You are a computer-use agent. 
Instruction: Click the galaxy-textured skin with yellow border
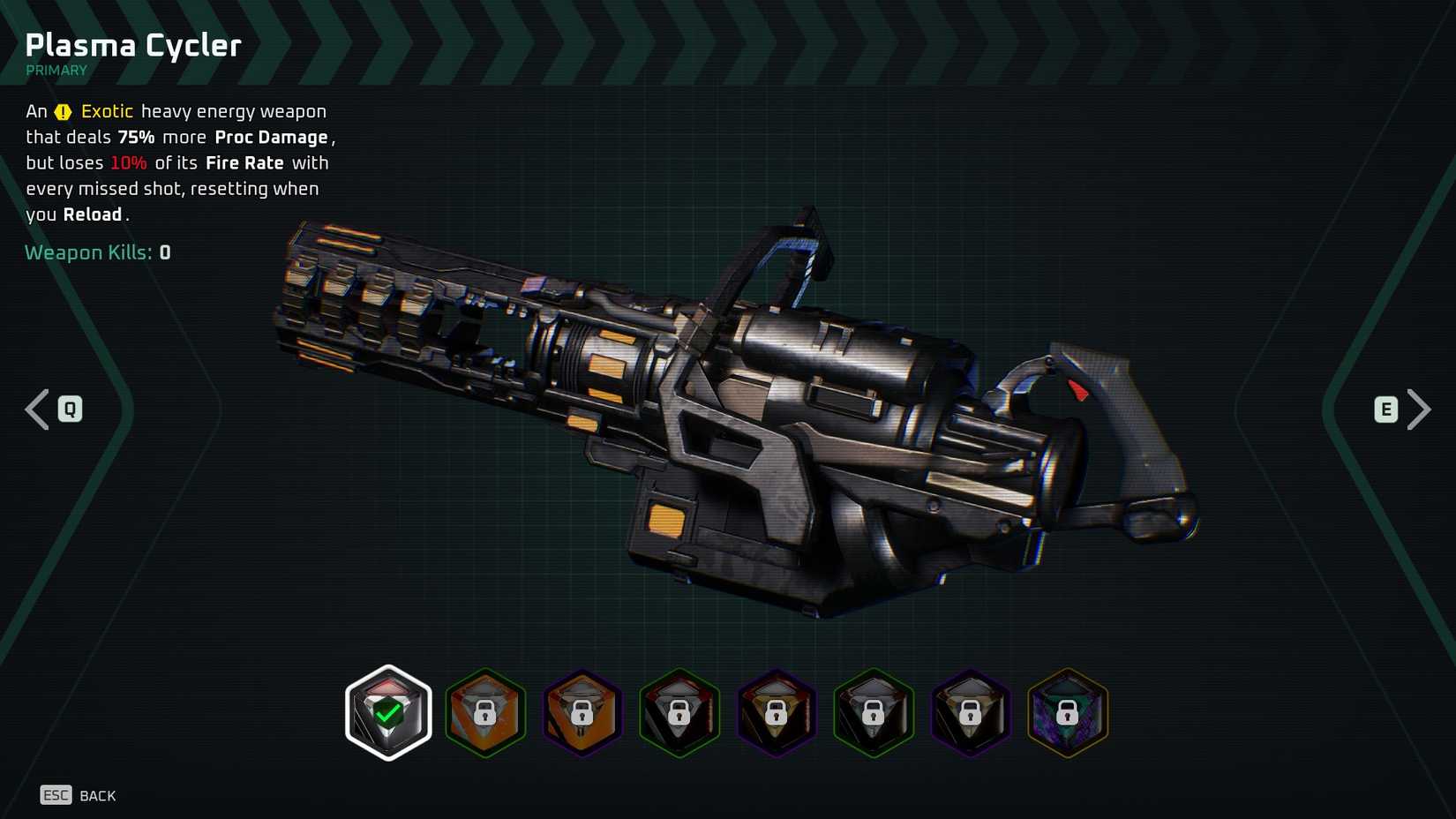1067,713
